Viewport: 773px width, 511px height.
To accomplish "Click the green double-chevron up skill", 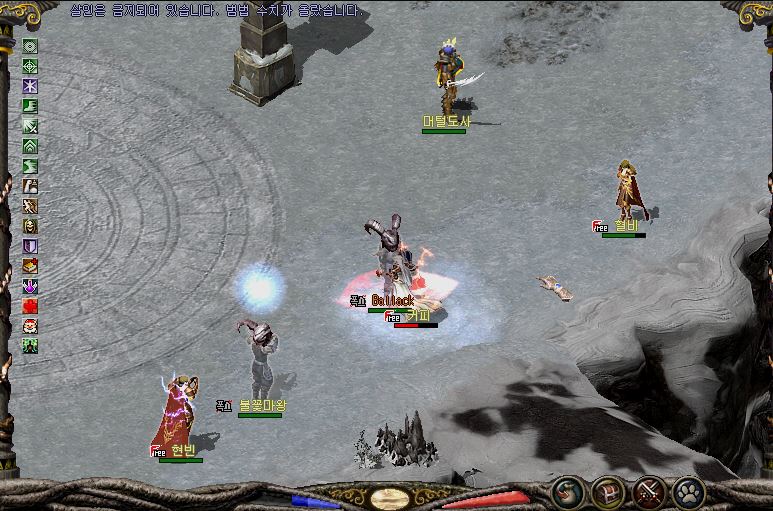I will tap(31, 146).
